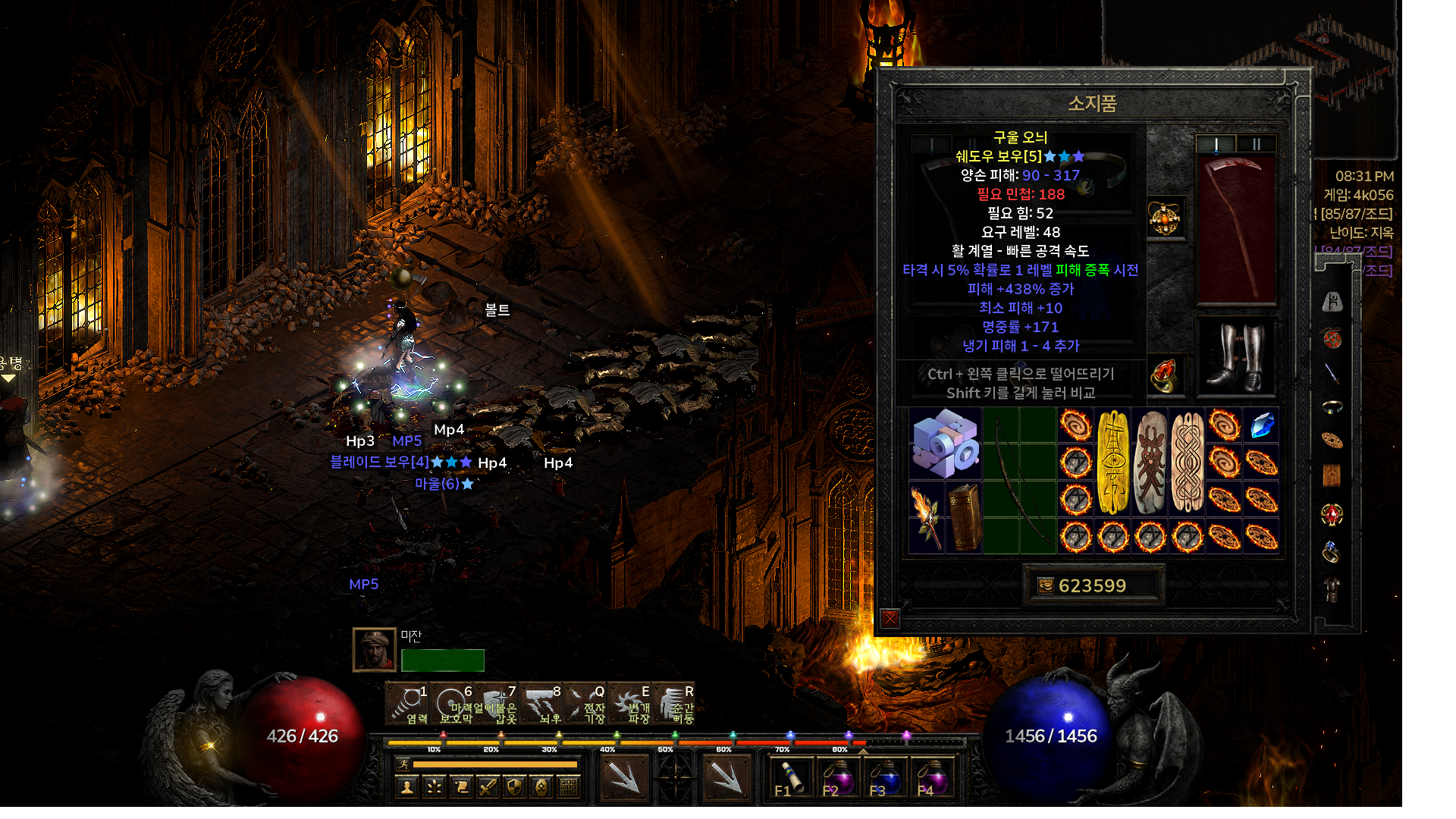Open the character screen mini-menu button
Image resolution: width=1456 pixels, height=819 pixels.
click(407, 787)
